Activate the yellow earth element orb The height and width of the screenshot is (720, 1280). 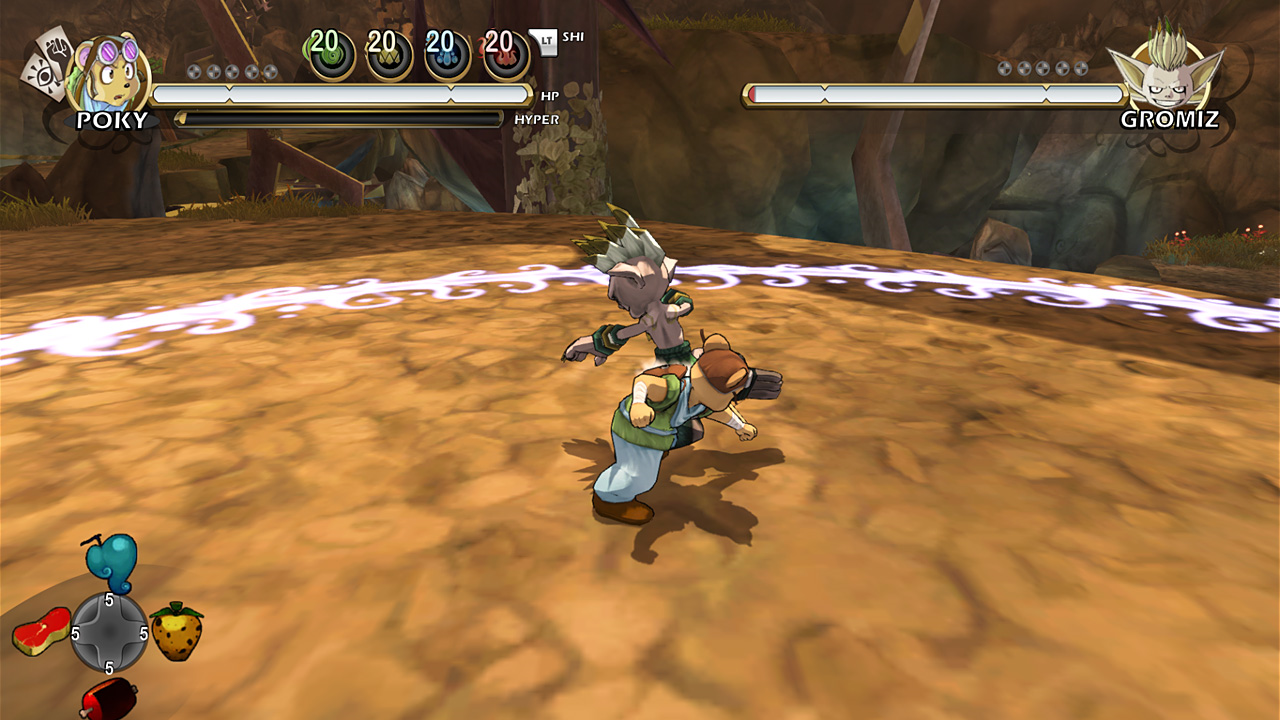pos(389,55)
